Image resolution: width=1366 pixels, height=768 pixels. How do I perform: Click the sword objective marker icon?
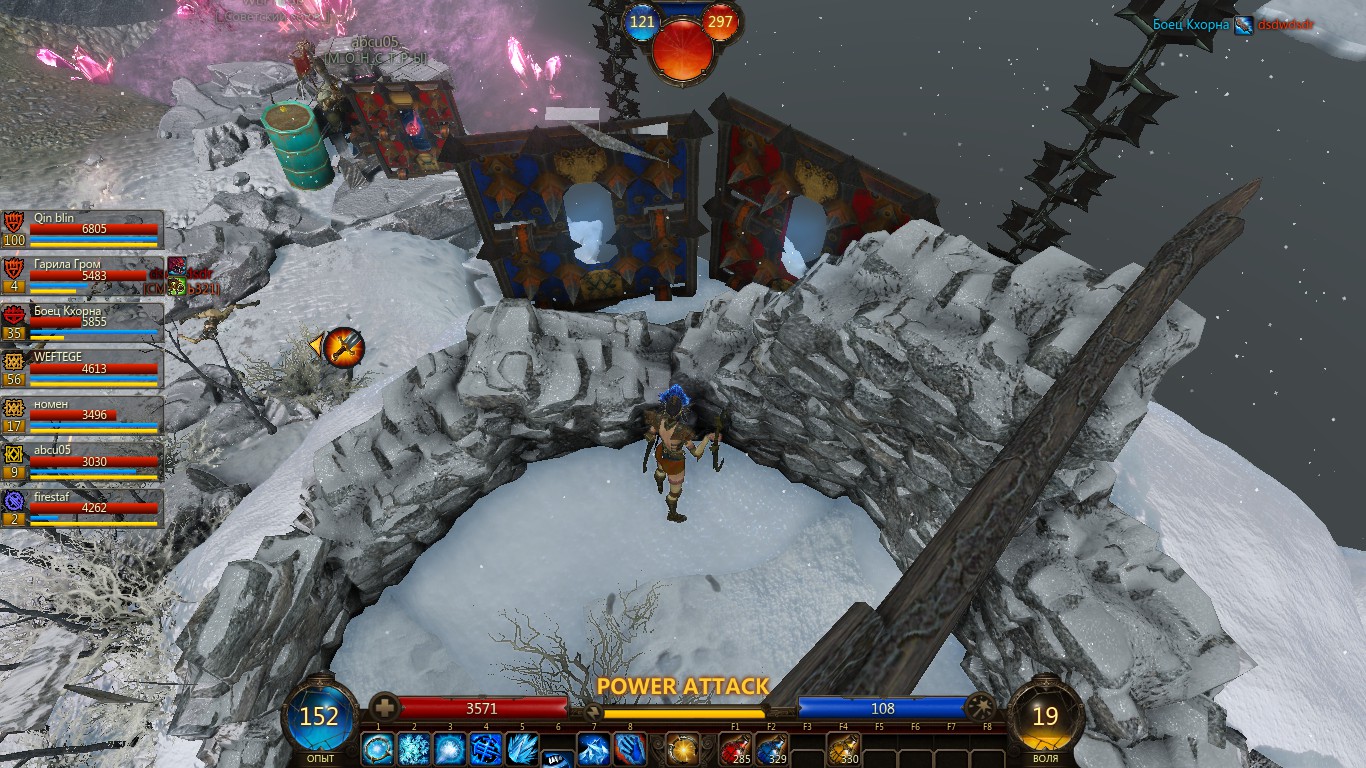(x=343, y=347)
